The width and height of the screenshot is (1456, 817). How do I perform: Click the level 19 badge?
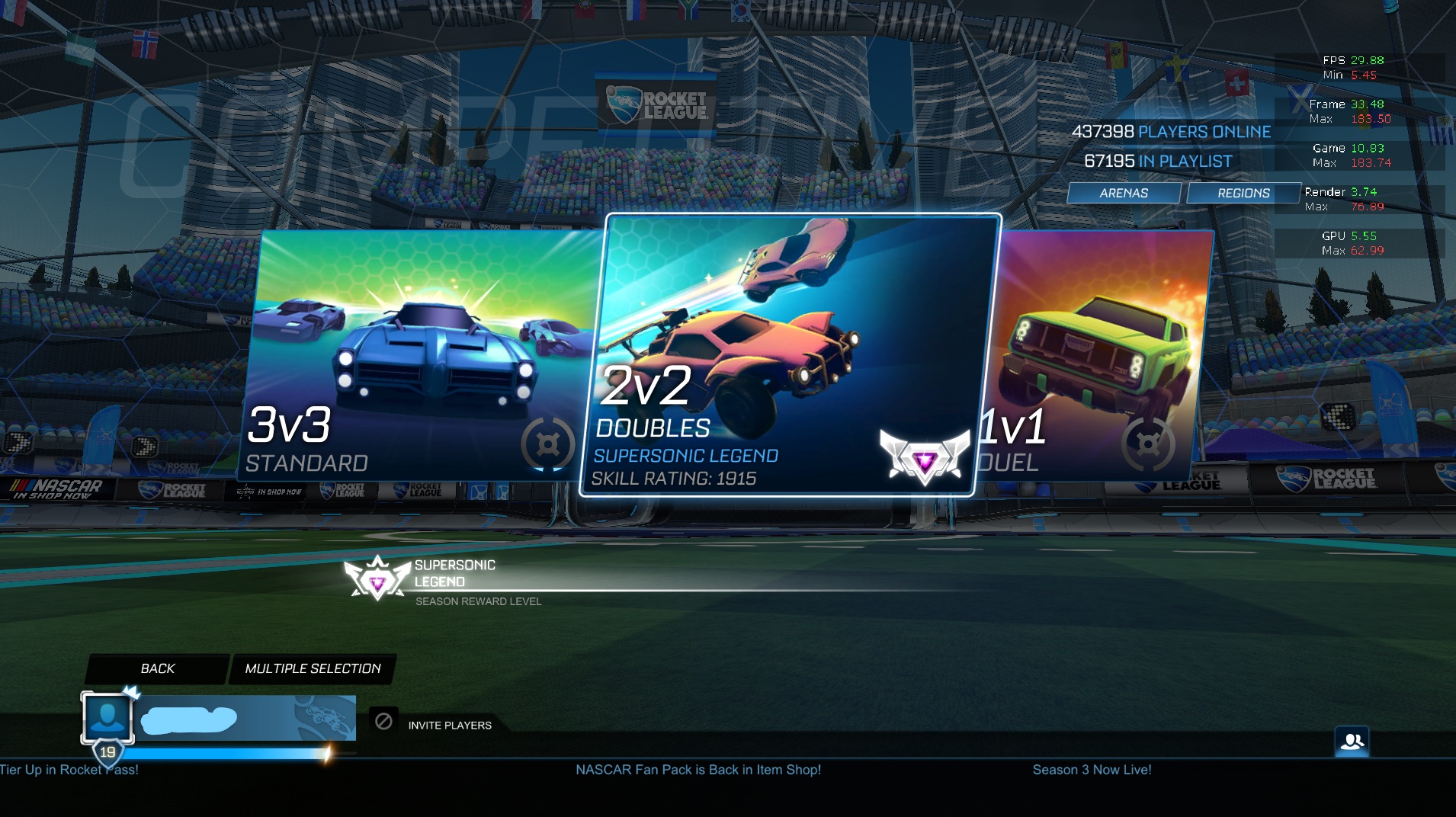[x=107, y=750]
